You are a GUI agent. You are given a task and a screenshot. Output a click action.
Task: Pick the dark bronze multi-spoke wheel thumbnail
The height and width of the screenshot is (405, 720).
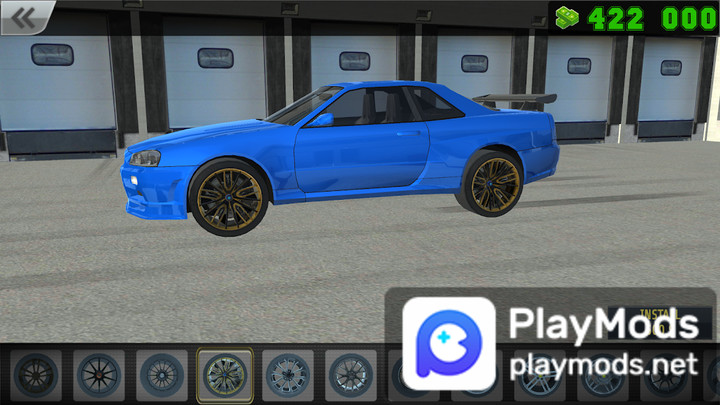click(x=35, y=375)
